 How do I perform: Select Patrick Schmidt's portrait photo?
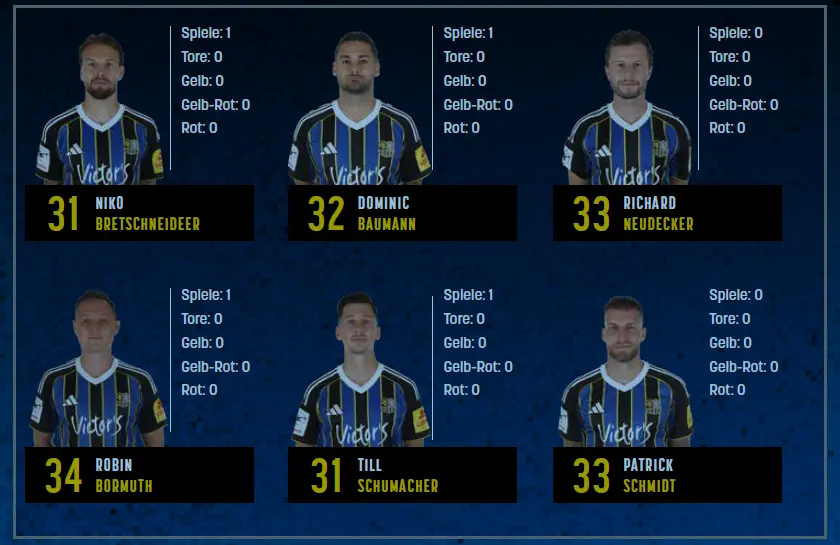click(x=625, y=372)
